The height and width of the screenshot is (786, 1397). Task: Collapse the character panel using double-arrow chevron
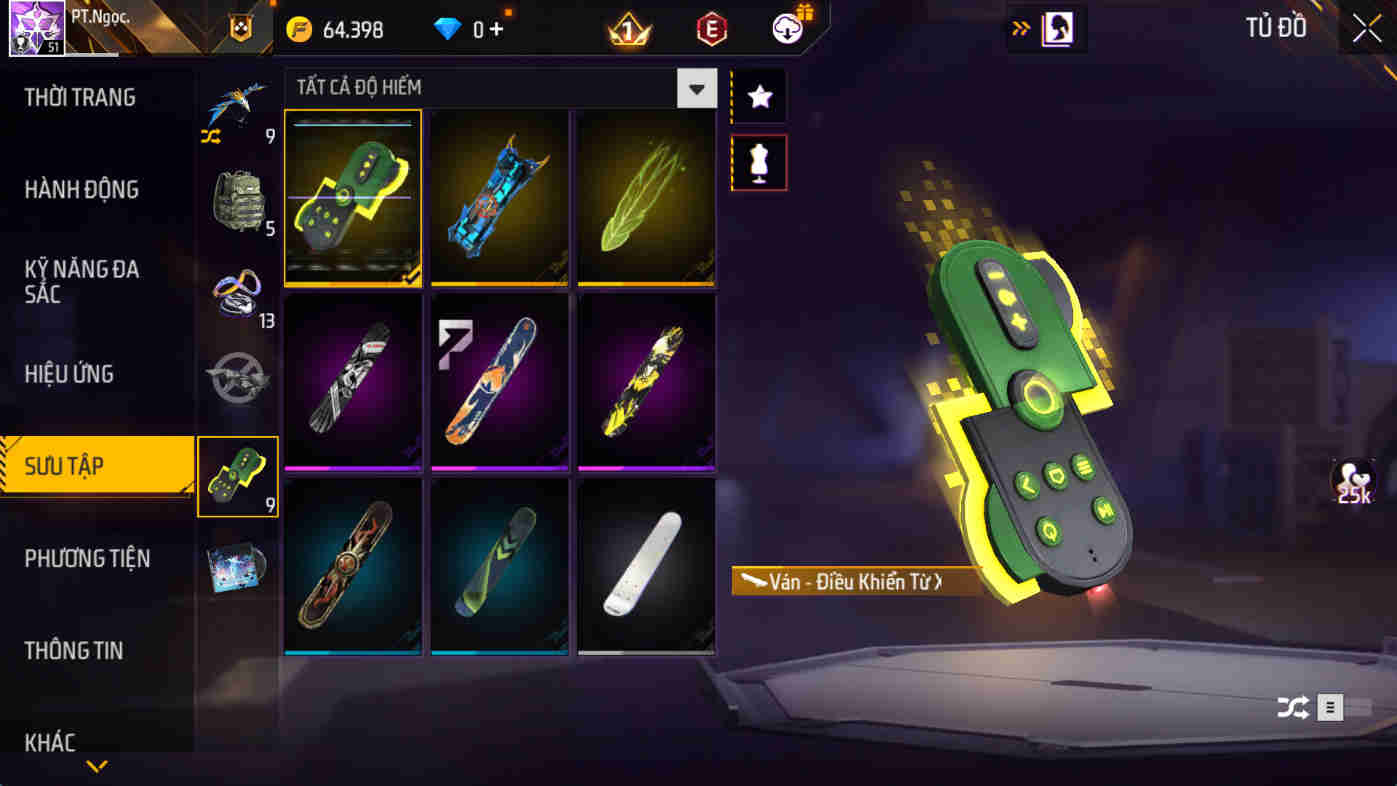1020,29
